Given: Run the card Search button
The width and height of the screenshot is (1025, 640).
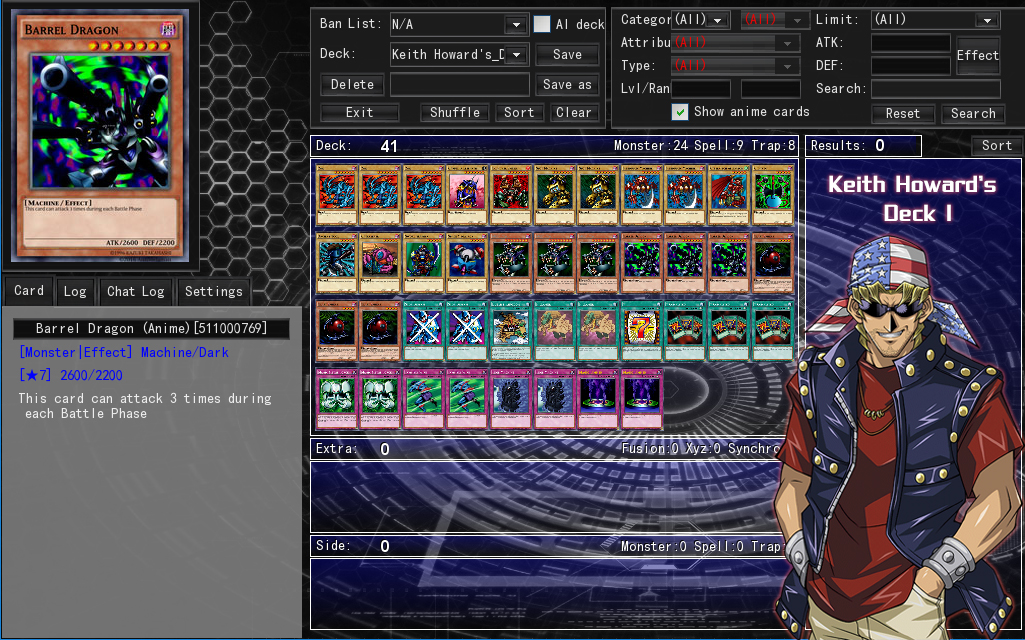Looking at the screenshot, I should coord(973,114).
